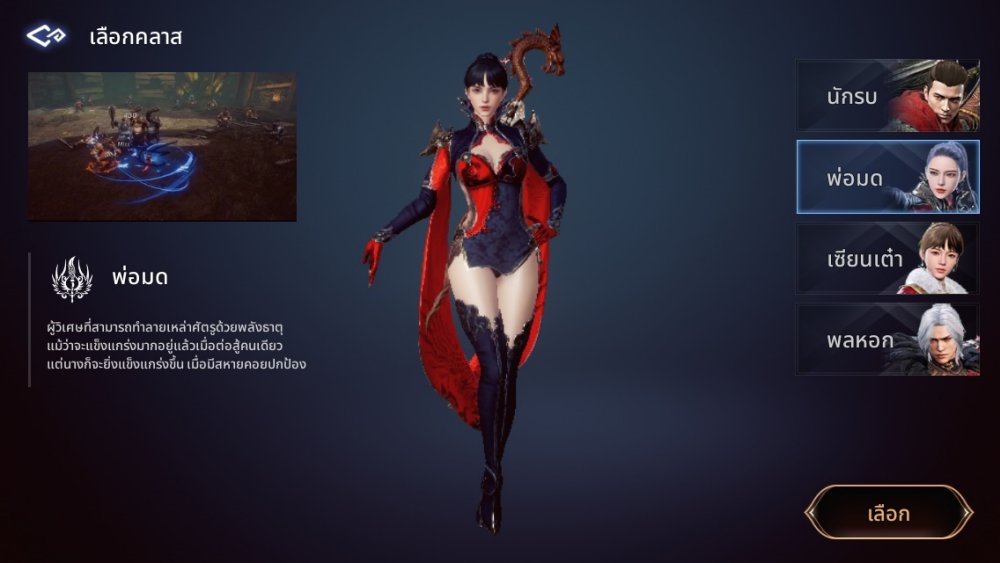
Task: Select the นักรบ class
Action: coord(887,95)
